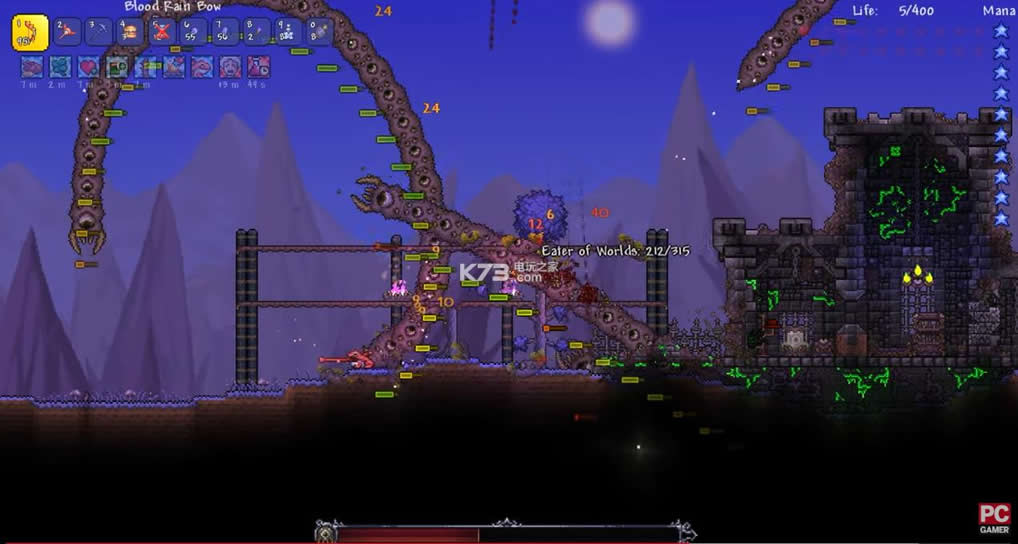Select the red weapon in hotbar slot 2

(x=67, y=32)
